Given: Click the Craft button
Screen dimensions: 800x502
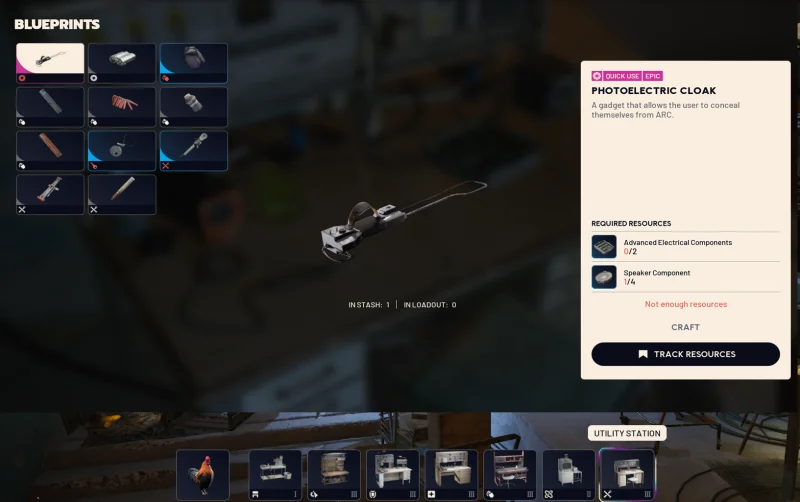Looking at the screenshot, I should (x=685, y=327).
